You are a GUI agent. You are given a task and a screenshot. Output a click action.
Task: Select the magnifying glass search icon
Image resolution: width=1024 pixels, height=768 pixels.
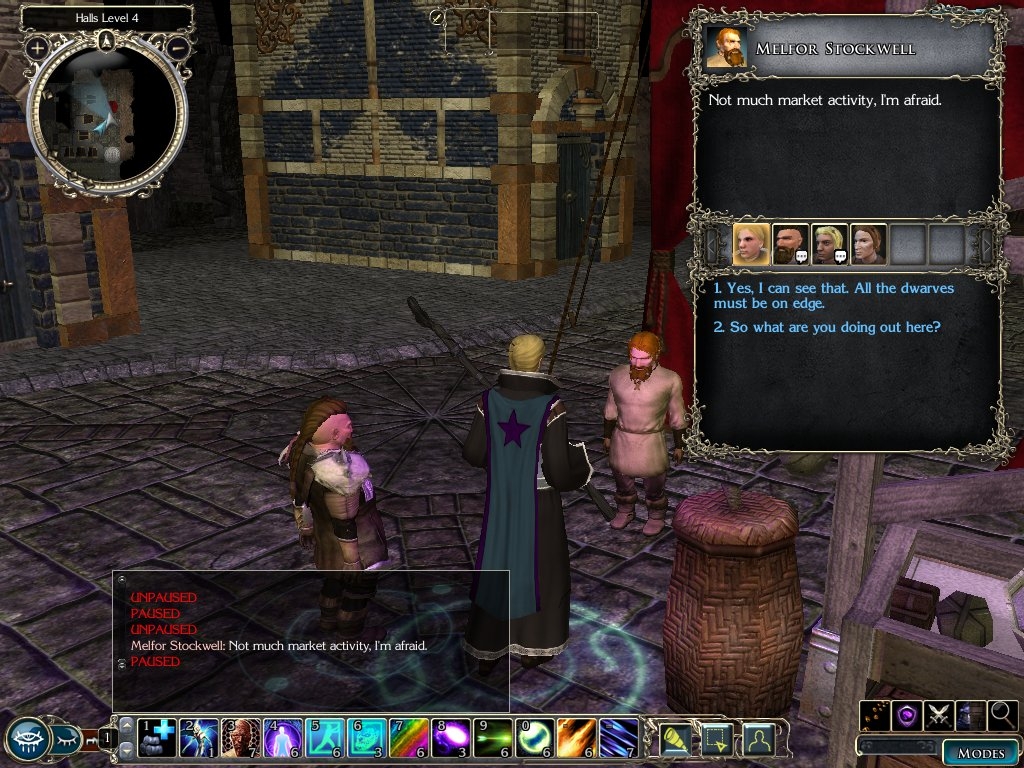tap(1001, 714)
